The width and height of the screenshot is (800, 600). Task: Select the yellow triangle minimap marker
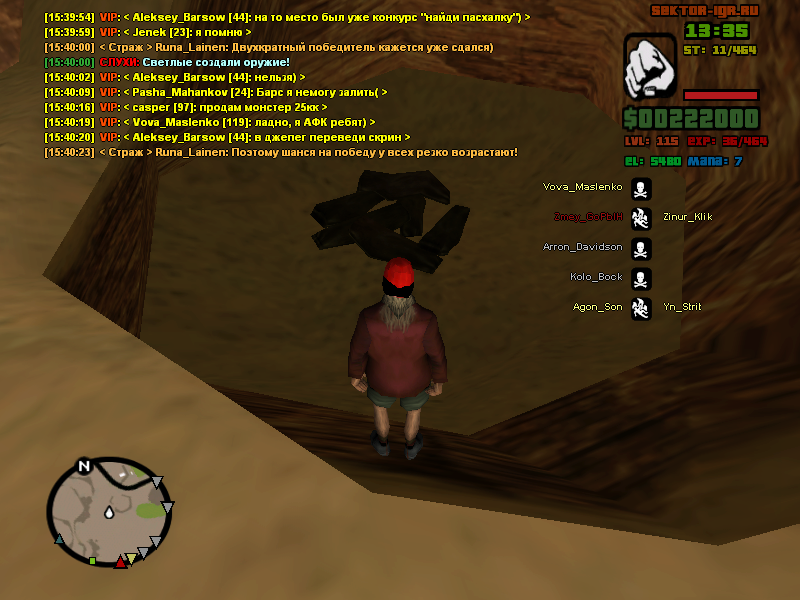click(132, 558)
